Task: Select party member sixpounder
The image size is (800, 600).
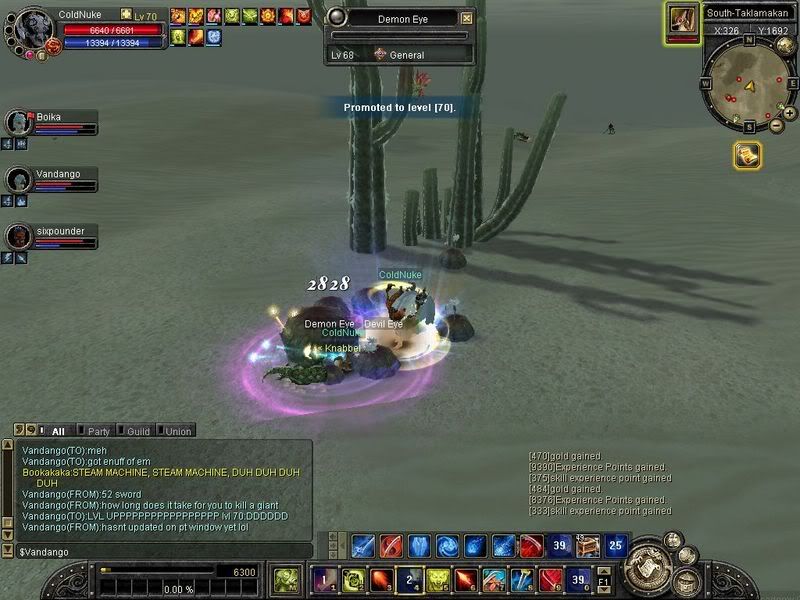Action: pyautogui.click(x=20, y=236)
